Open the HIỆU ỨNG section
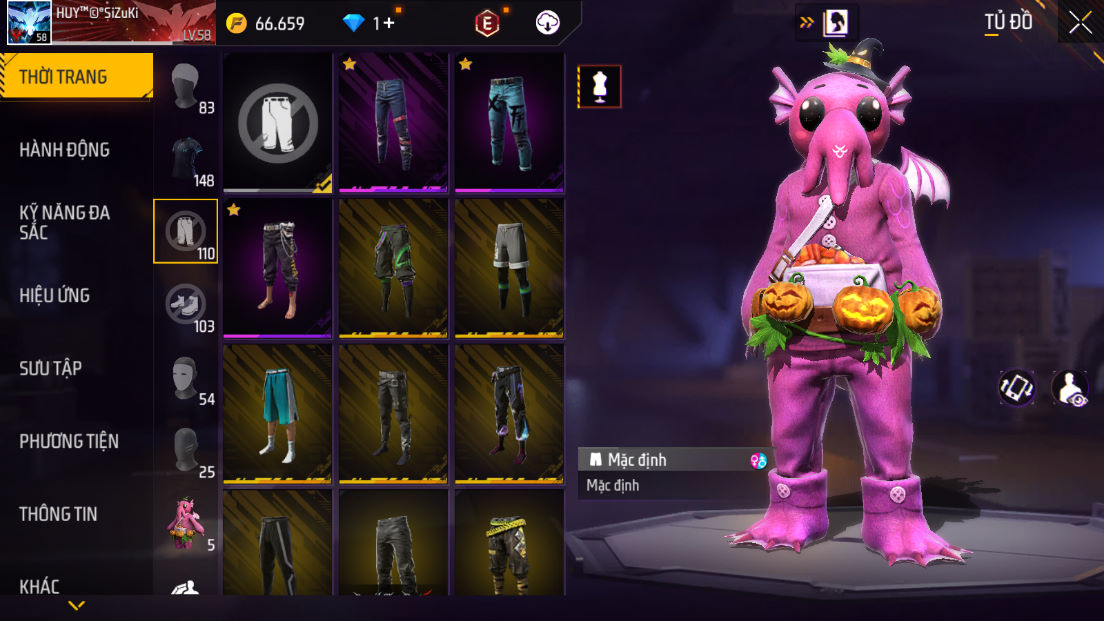 [x=55, y=295]
